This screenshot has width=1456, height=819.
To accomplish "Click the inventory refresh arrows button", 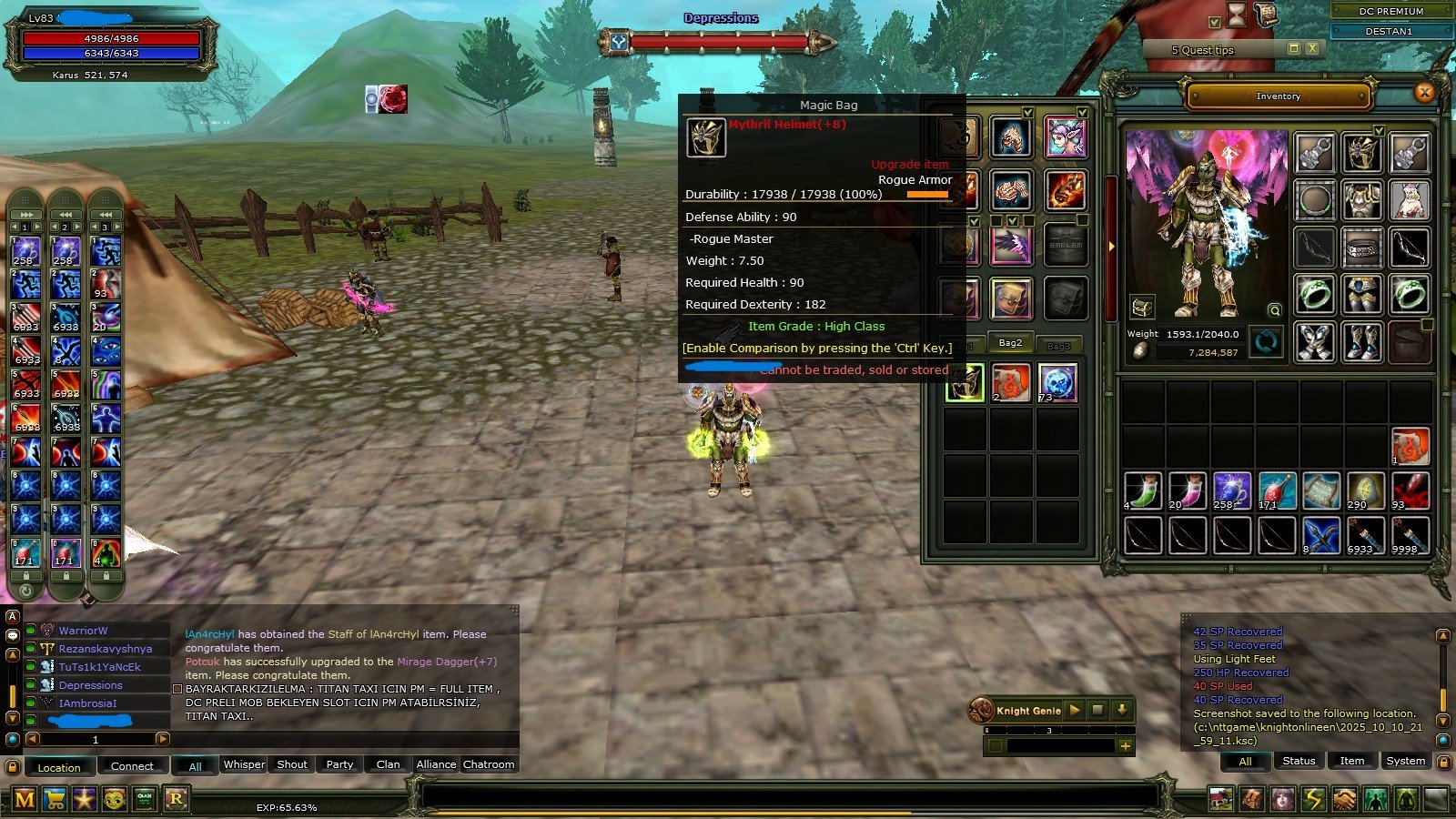I will 1266,342.
